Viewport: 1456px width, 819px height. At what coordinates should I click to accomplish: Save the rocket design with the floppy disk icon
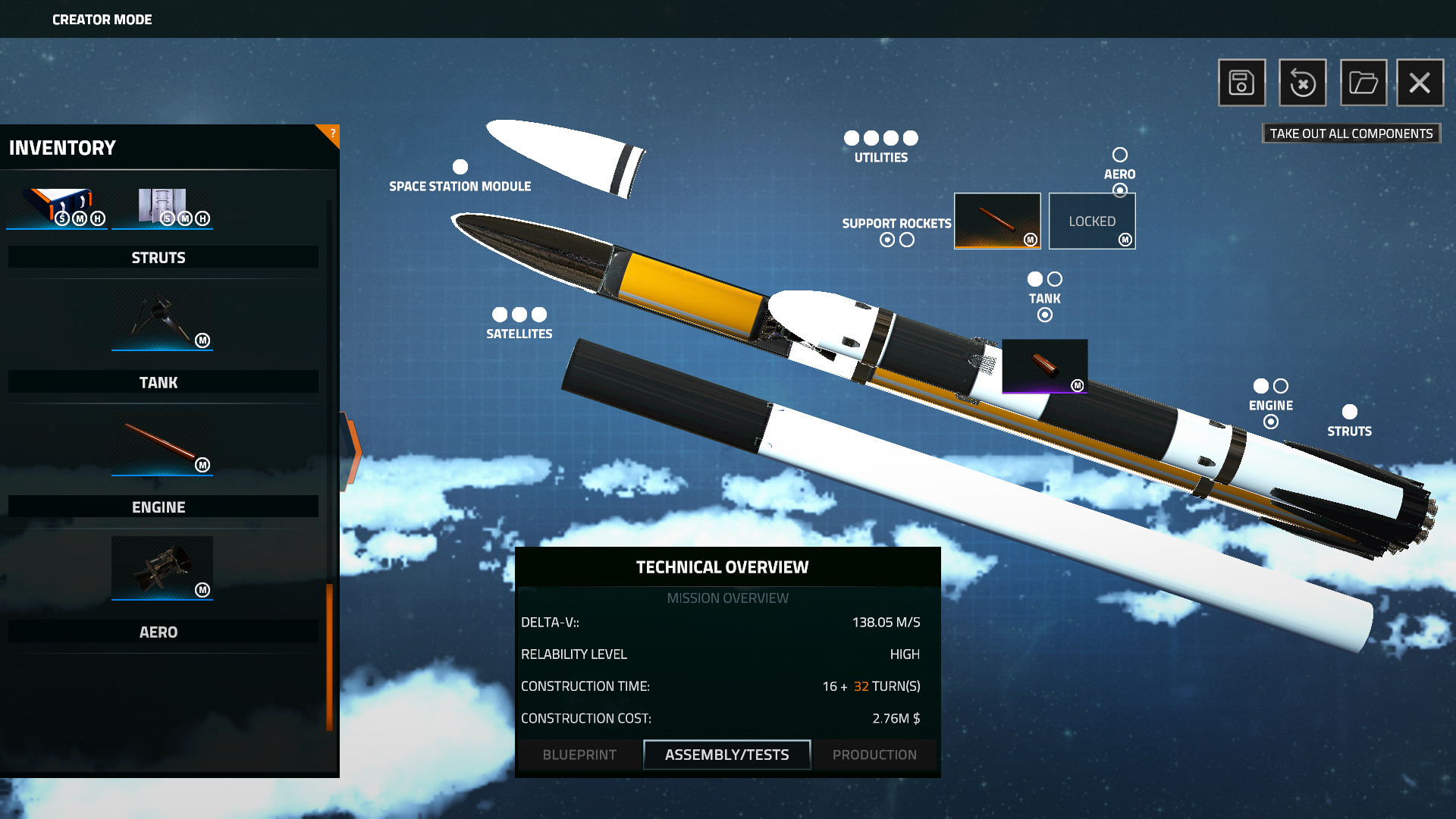pos(1241,83)
